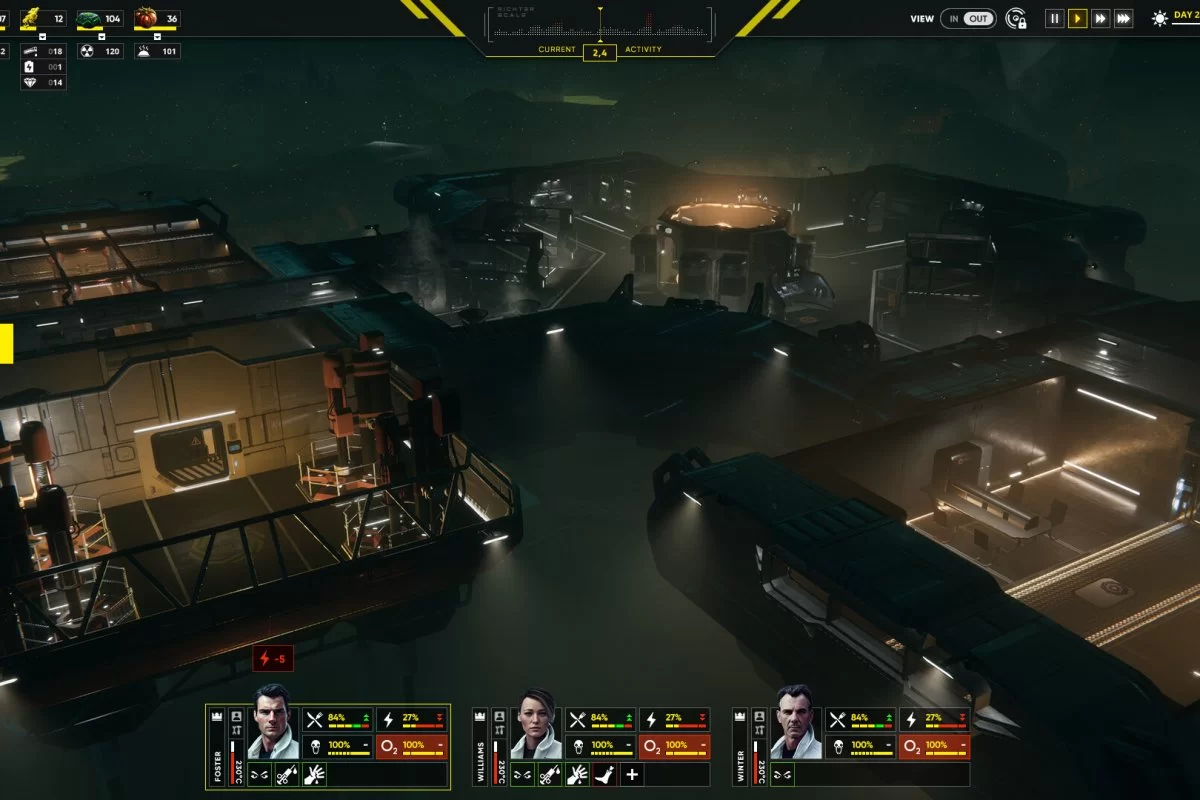This screenshot has height=800, width=1200.
Task: Toggle the View In/Out switch
Action: click(x=967, y=18)
